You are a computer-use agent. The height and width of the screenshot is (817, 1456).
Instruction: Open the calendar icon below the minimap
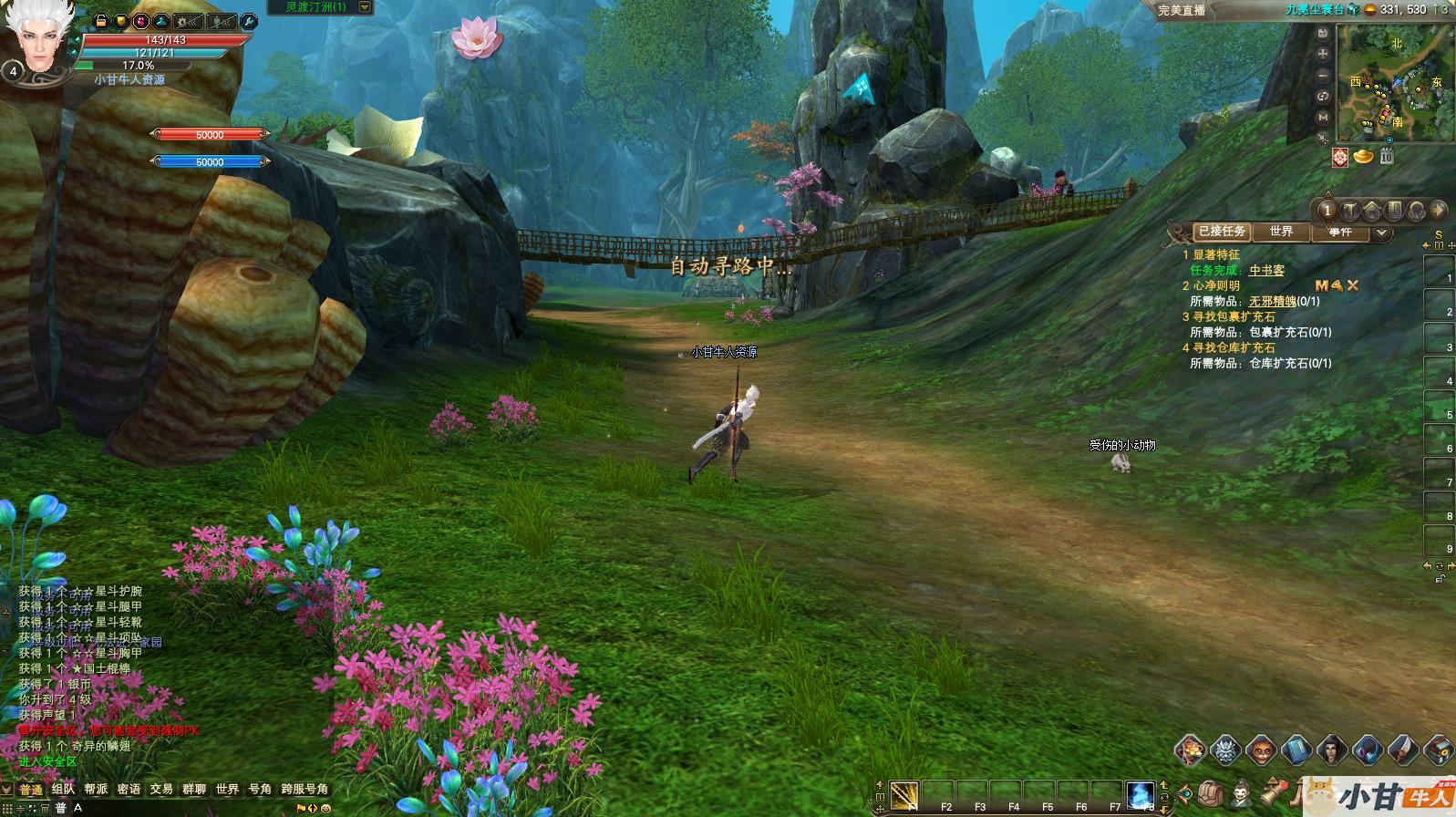pos(1387,157)
